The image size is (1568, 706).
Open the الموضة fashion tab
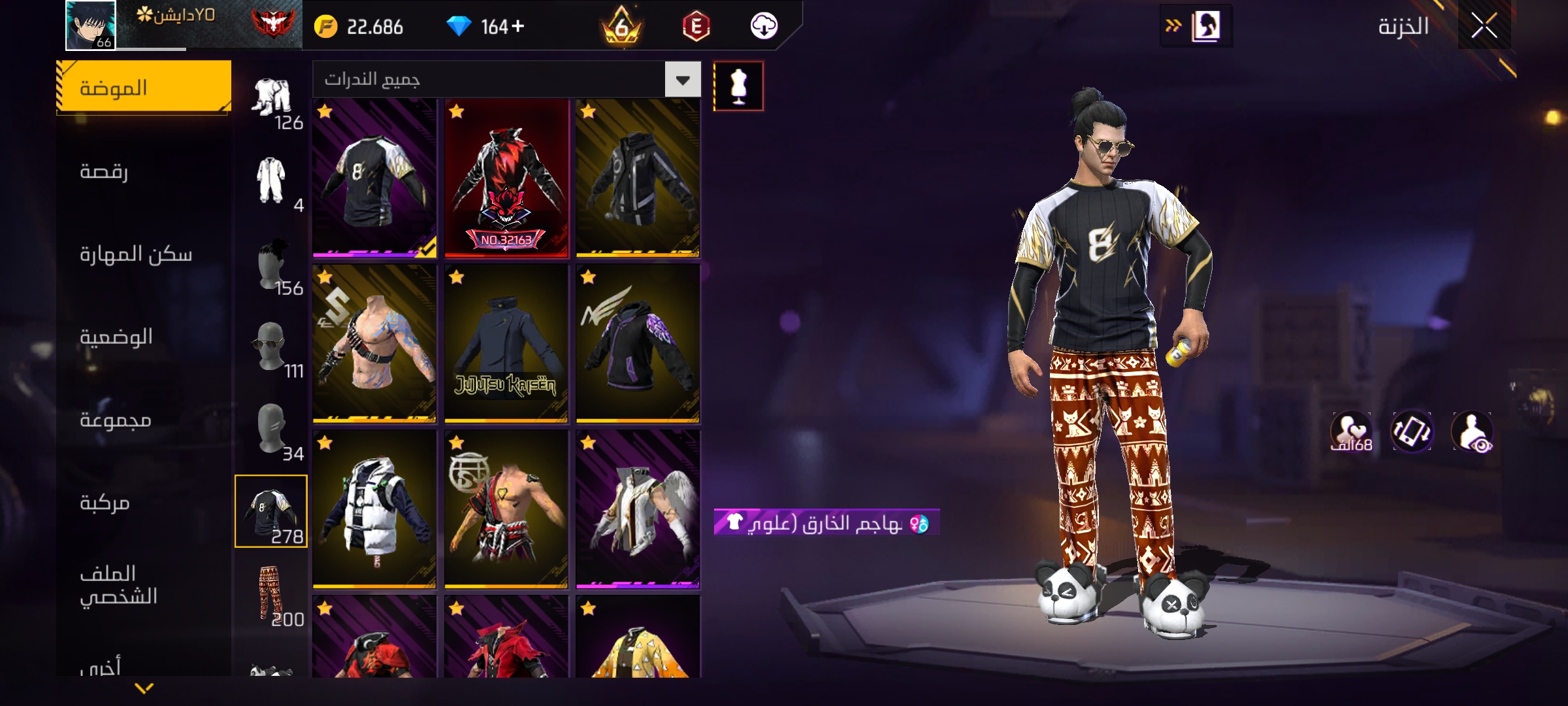[144, 88]
